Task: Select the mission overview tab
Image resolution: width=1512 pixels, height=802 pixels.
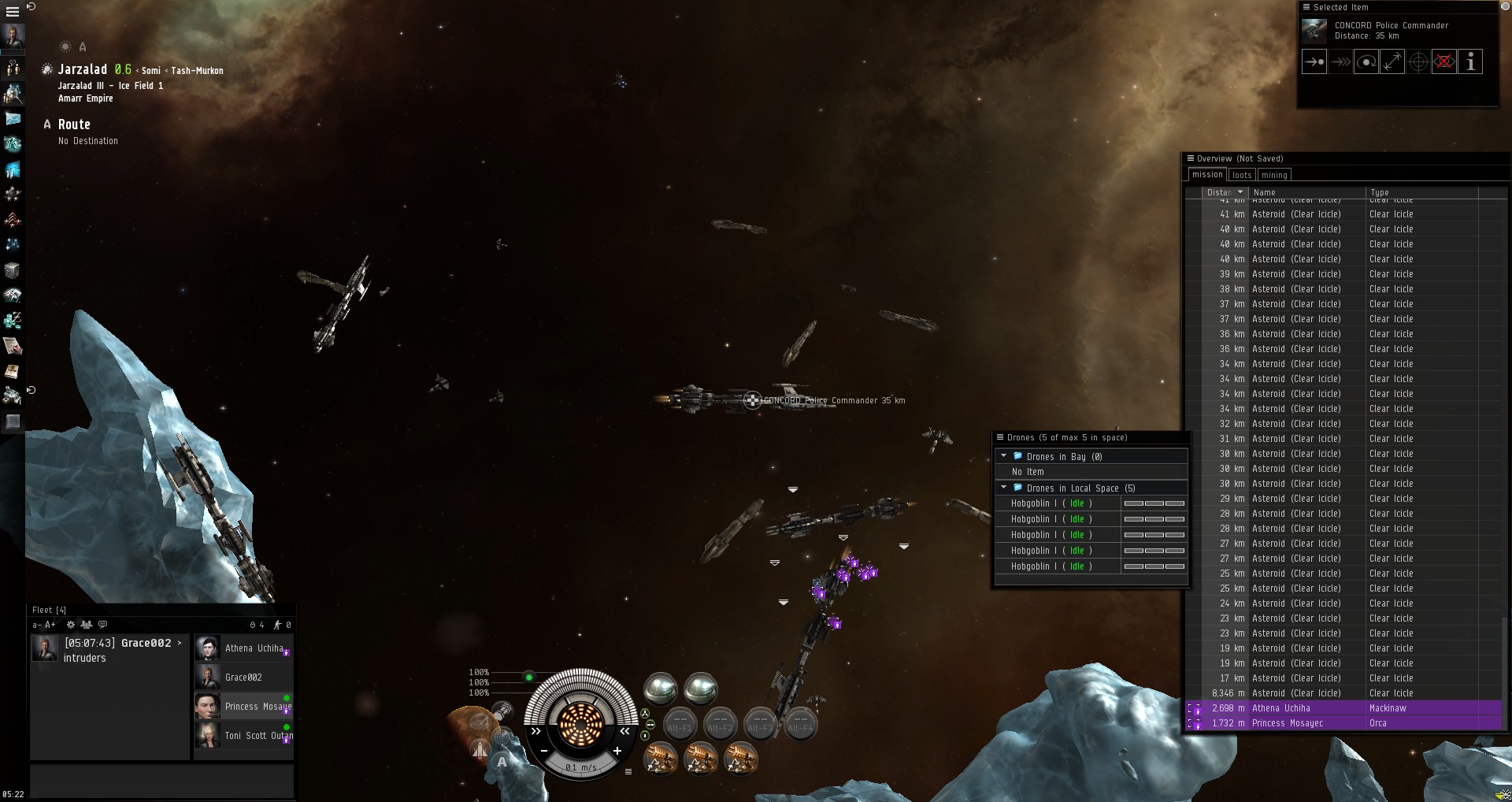Action: pos(1207,175)
